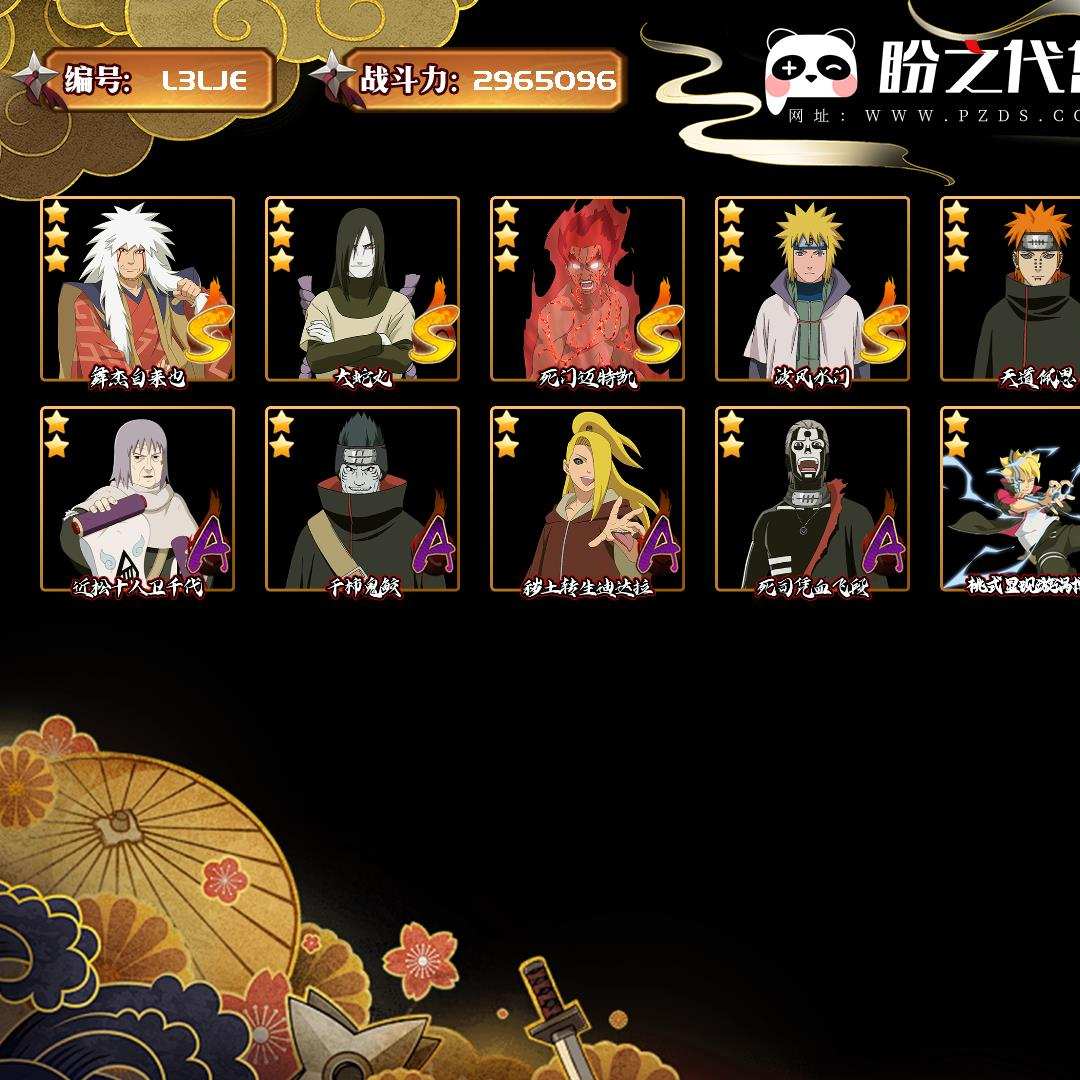The image size is (1080, 1080).
Task: Pick the red Eight Gates Might Guy card
Action: (587, 289)
